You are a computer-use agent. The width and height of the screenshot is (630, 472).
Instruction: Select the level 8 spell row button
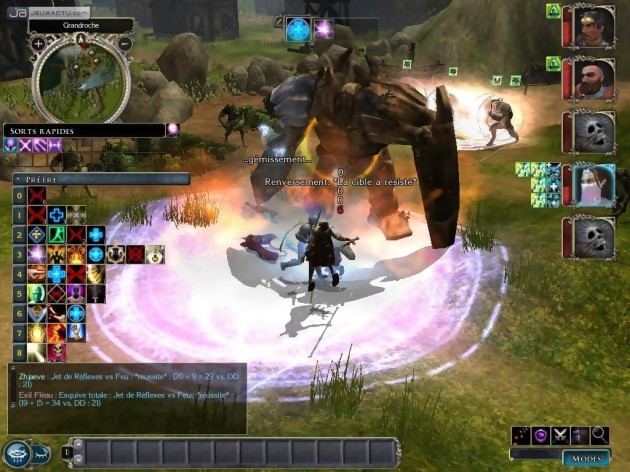(19, 352)
